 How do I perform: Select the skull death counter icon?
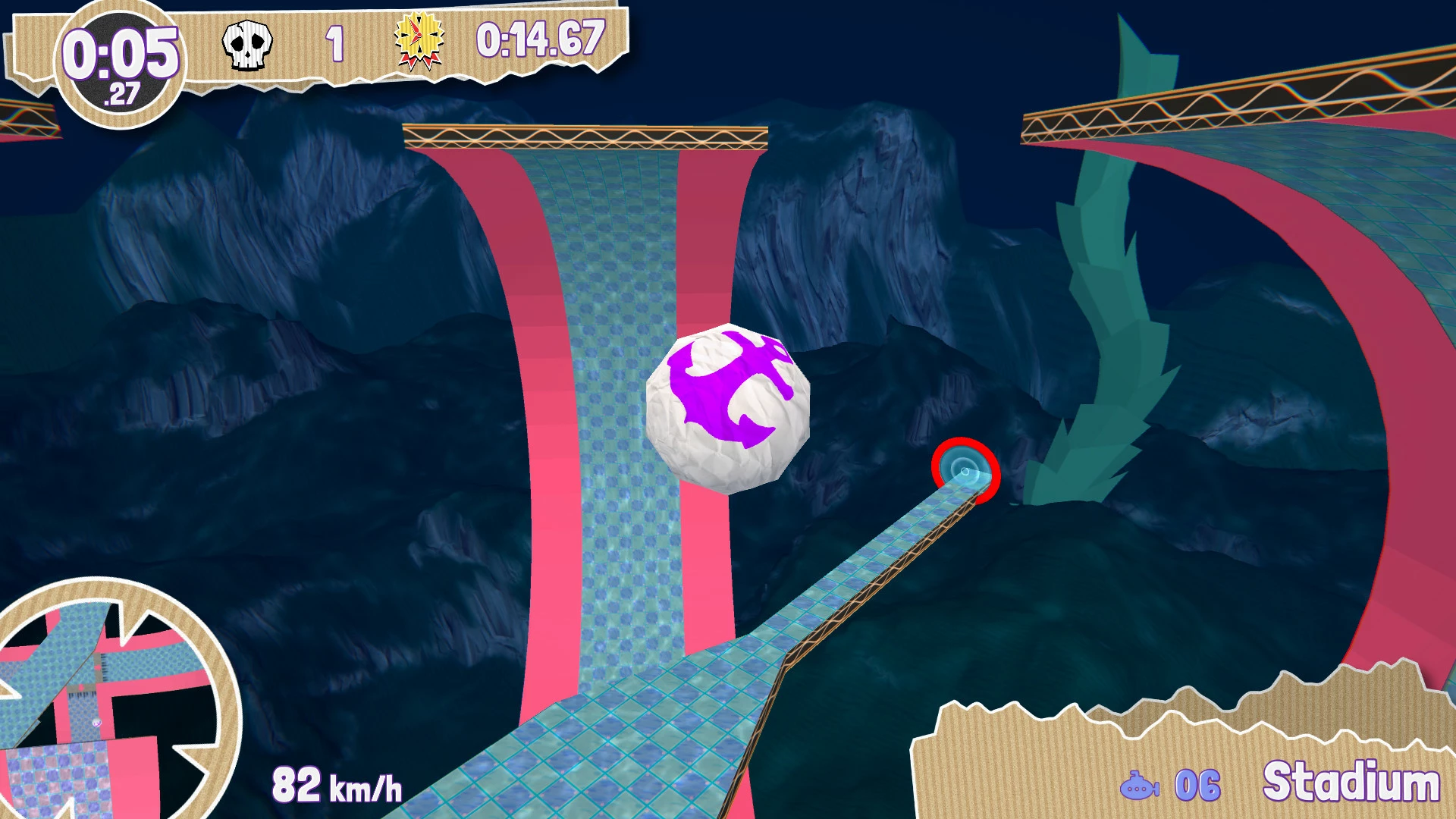point(247,45)
